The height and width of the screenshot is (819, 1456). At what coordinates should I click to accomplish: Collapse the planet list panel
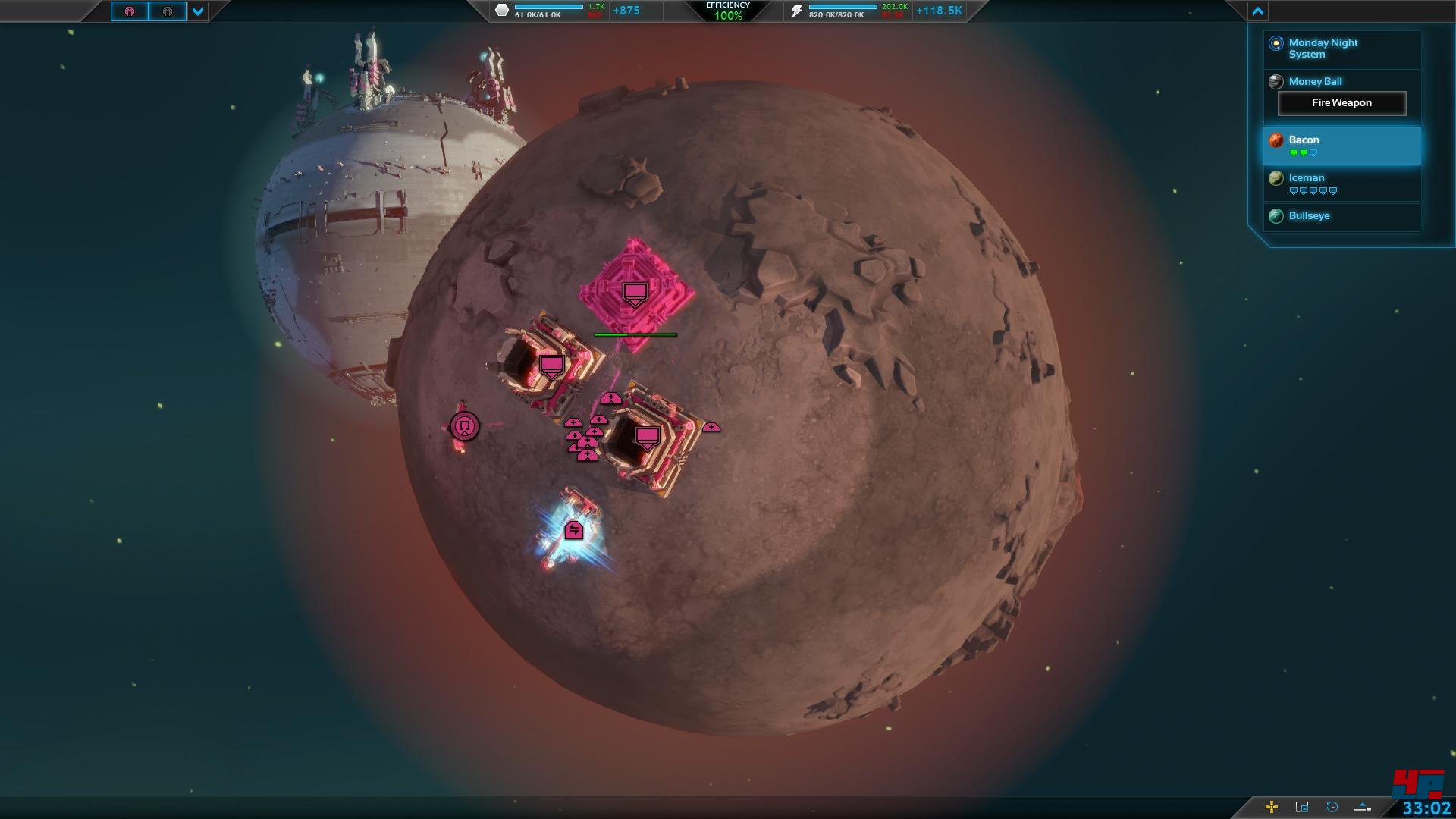1257,11
